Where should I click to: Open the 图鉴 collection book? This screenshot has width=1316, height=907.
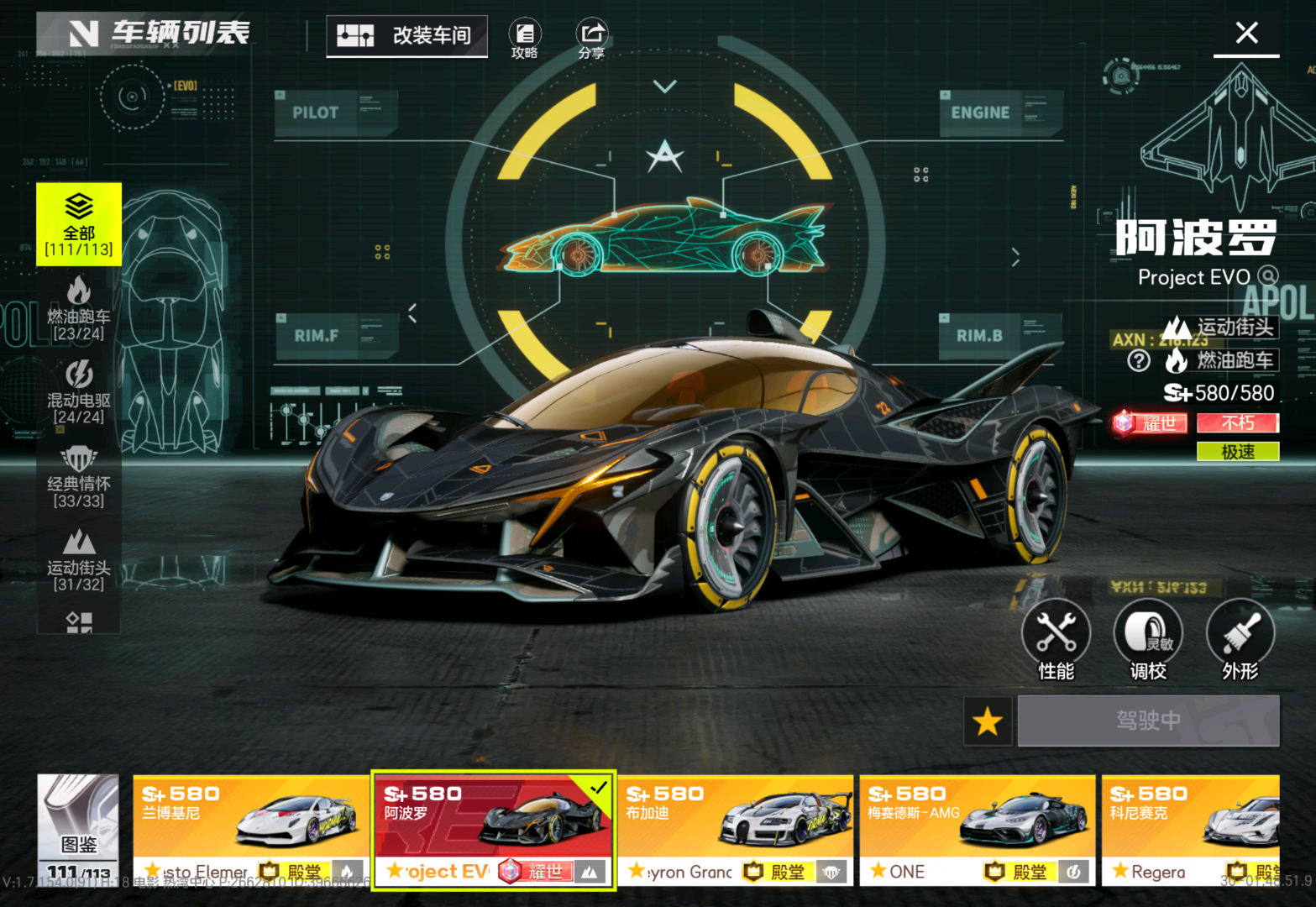(x=79, y=827)
